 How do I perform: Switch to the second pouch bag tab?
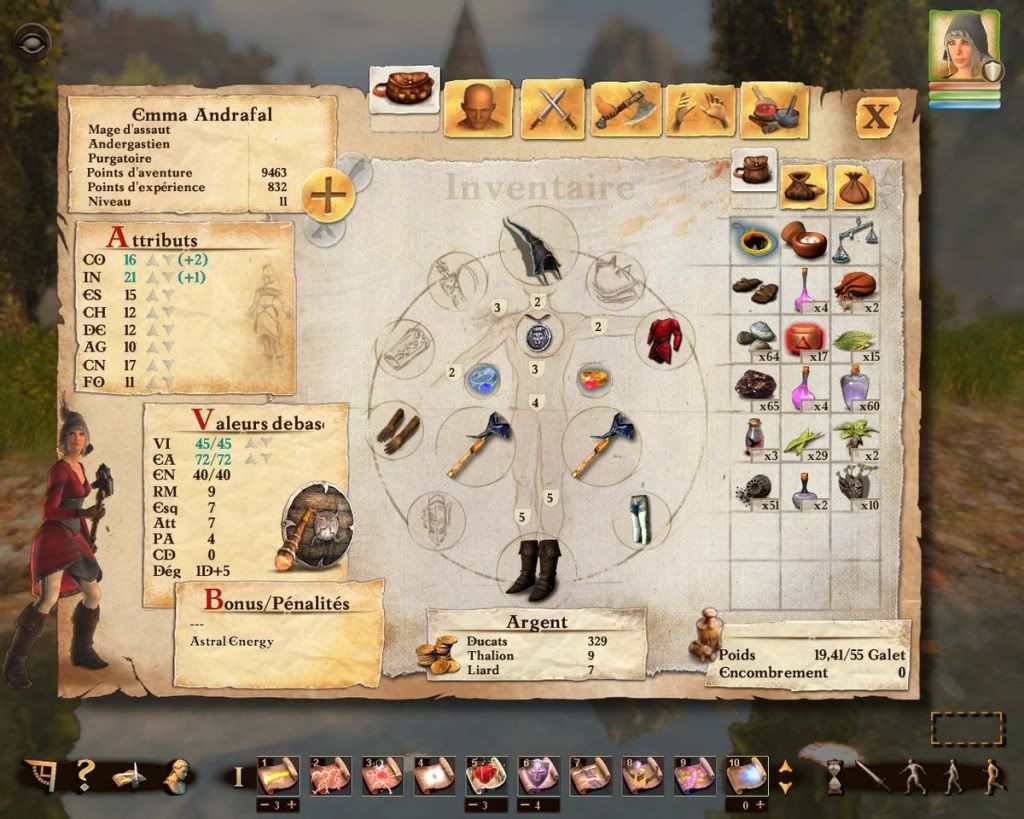click(805, 184)
